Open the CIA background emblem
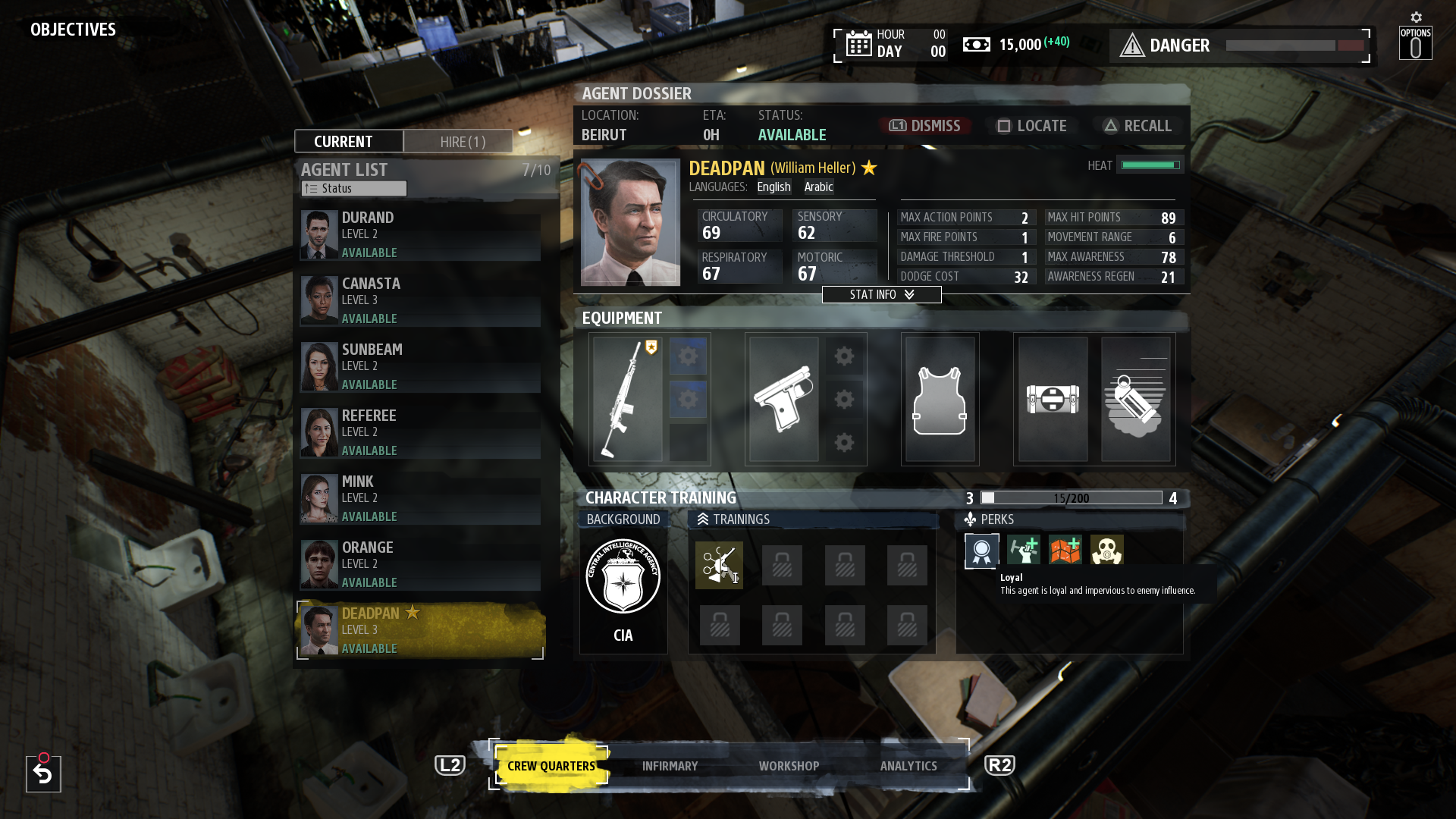 pyautogui.click(x=623, y=576)
